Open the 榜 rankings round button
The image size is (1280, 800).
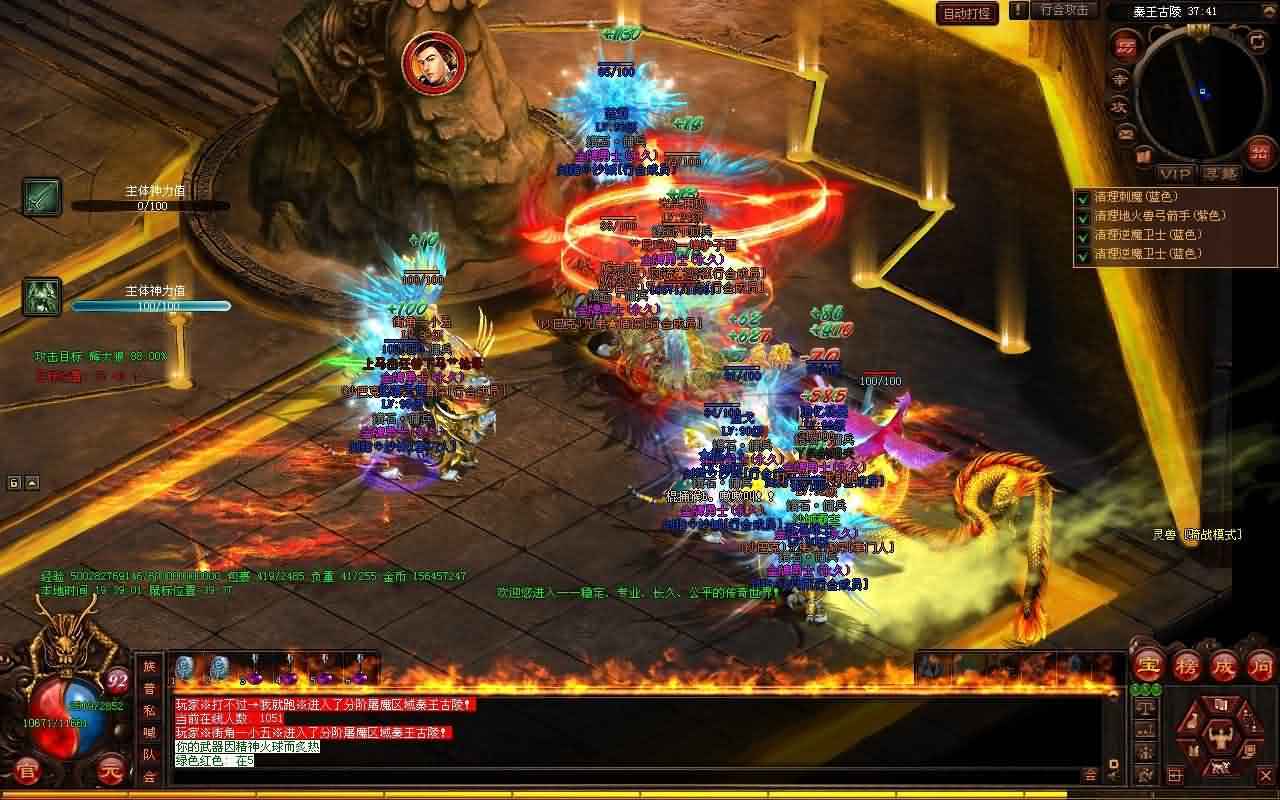1185,664
